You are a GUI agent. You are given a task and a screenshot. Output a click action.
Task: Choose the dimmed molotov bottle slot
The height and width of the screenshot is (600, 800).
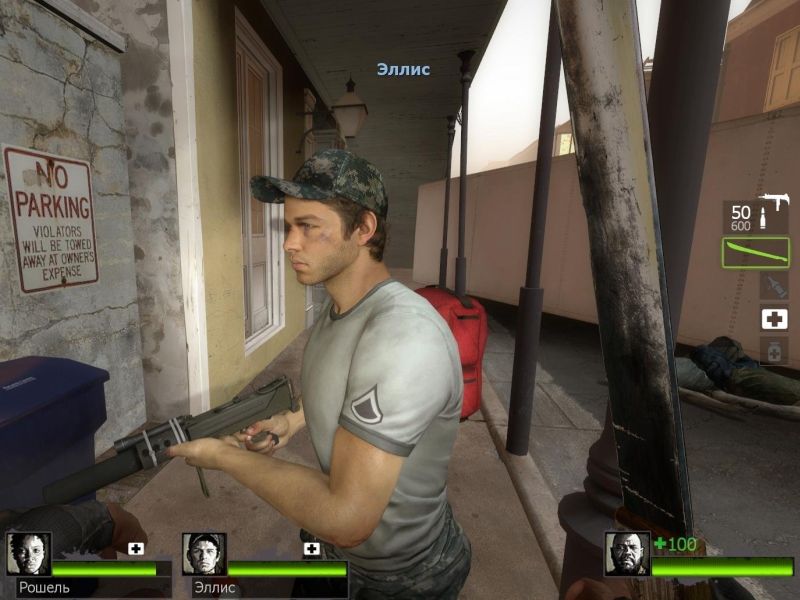point(773,286)
